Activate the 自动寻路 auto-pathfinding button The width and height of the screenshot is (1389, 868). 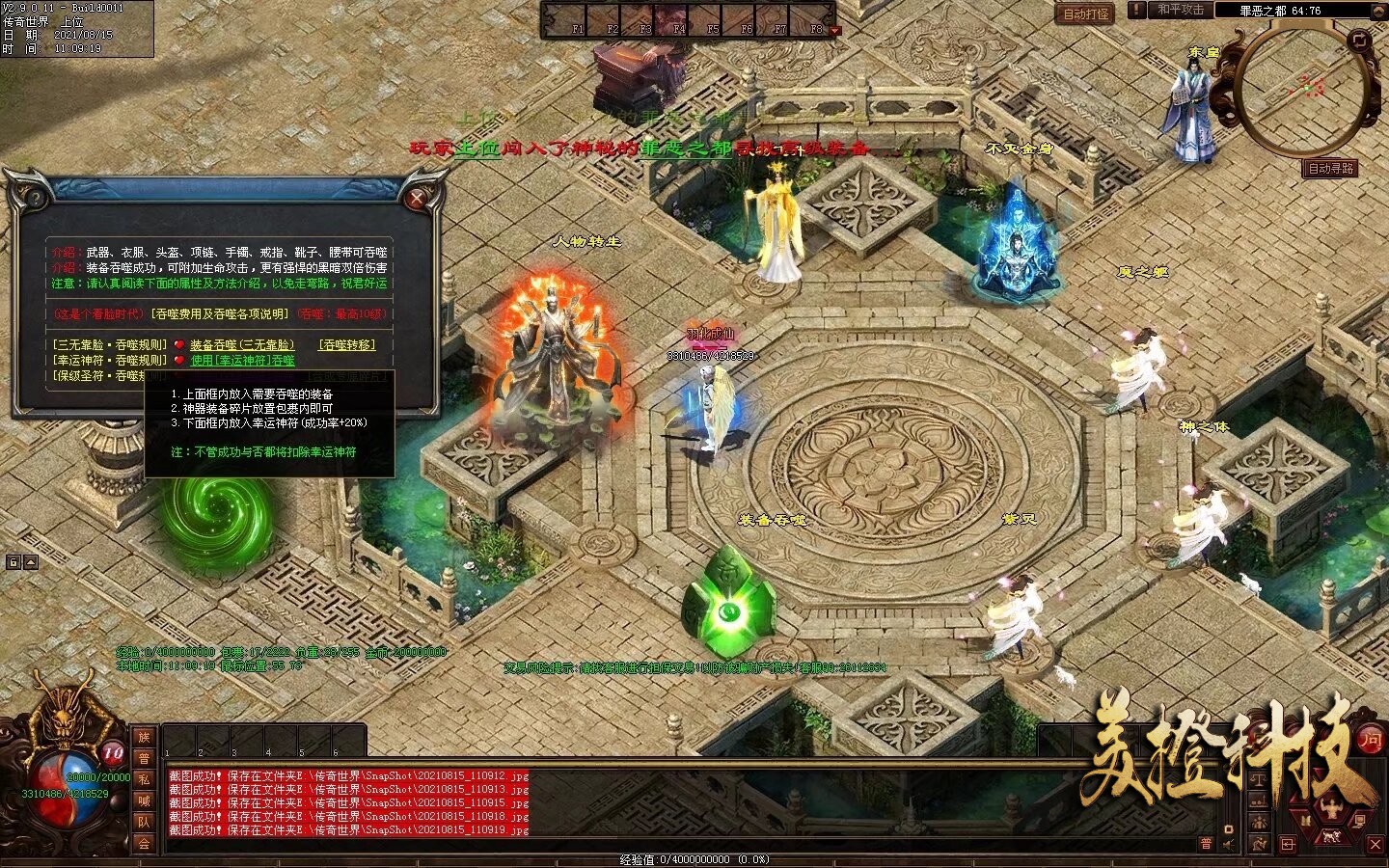click(1331, 169)
